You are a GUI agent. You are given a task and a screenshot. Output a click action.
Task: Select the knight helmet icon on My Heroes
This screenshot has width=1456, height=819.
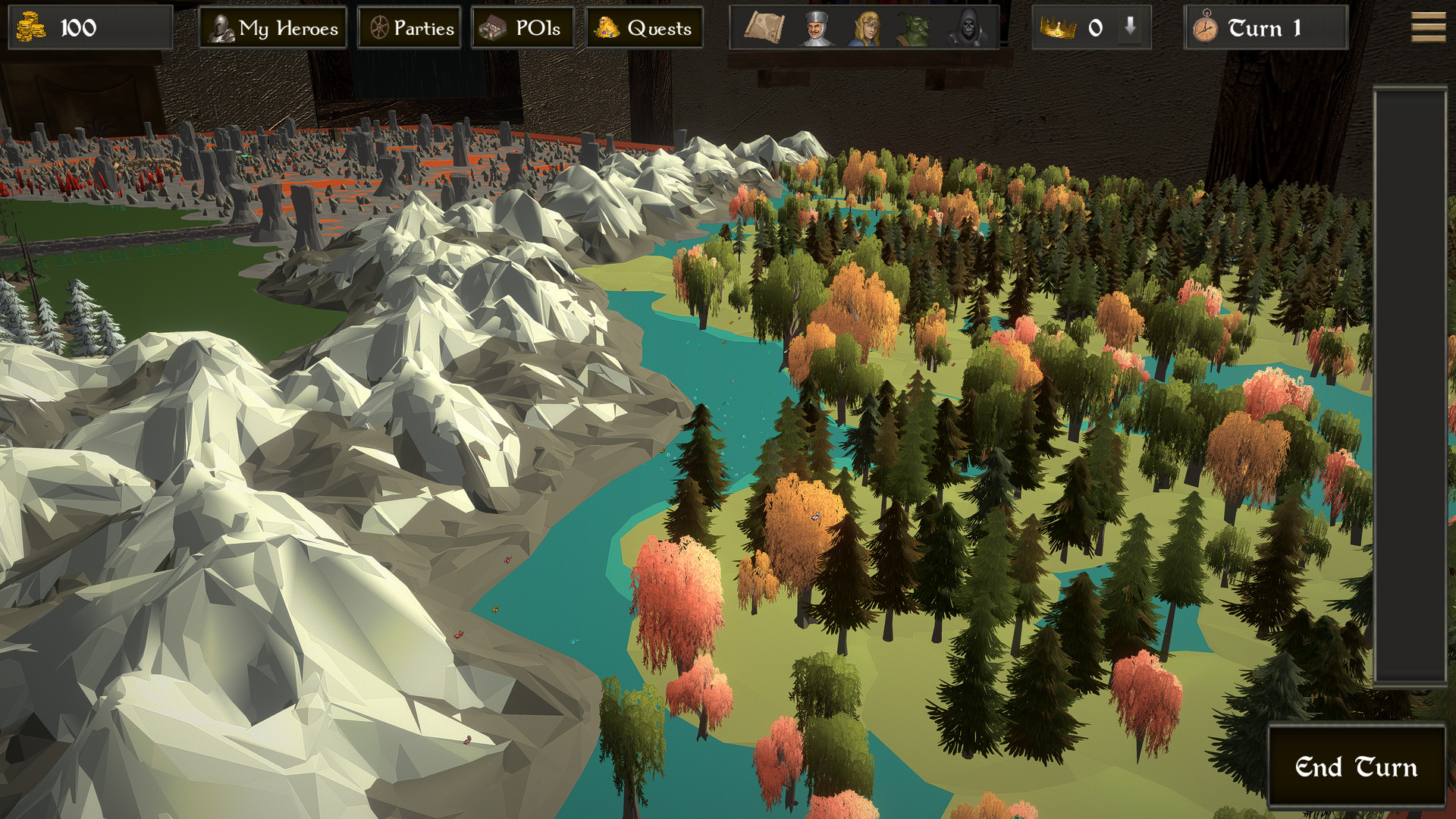[x=221, y=27]
